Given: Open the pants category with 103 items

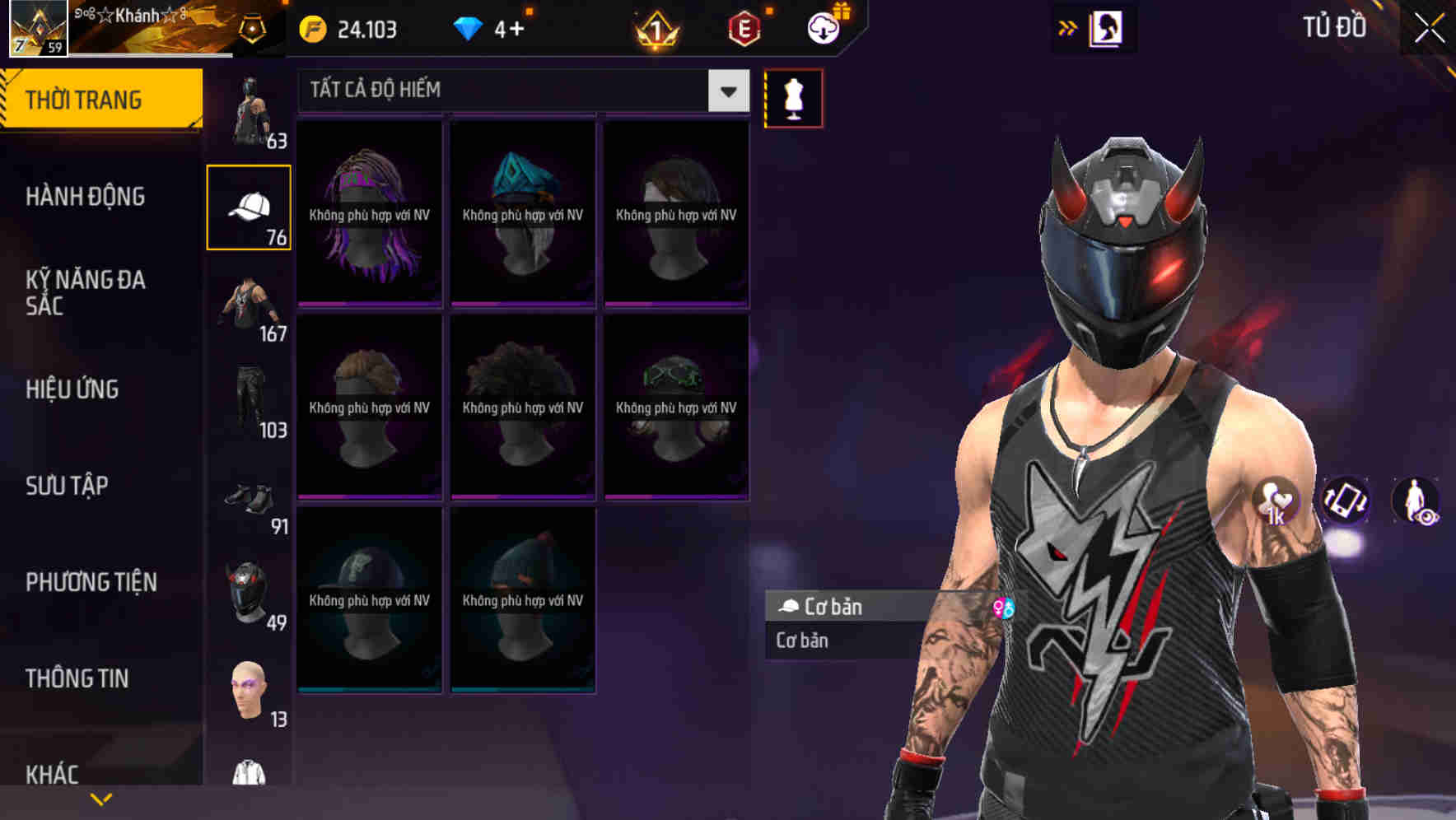Looking at the screenshot, I should [249, 399].
